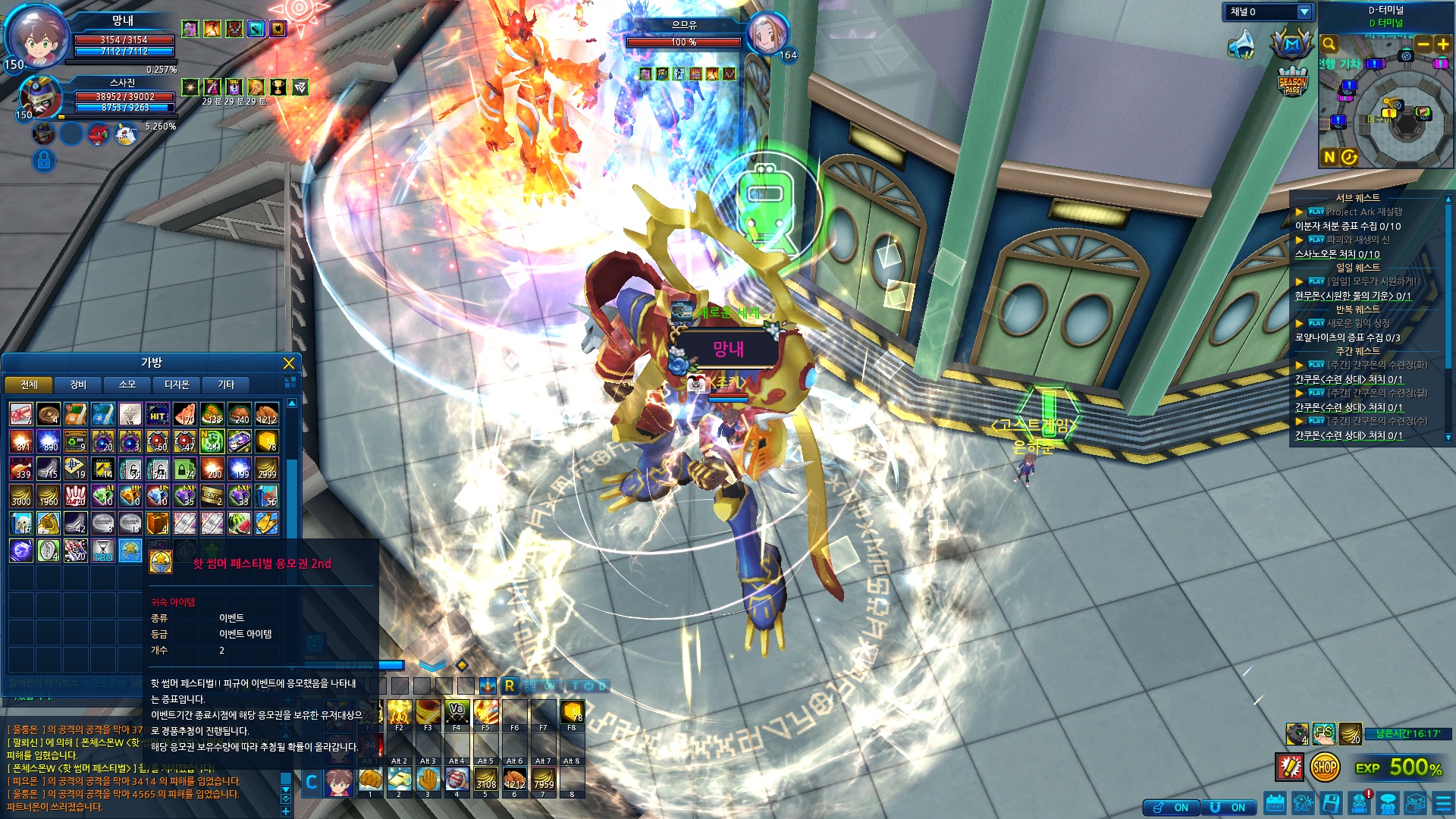This screenshot has width=1456, height=819.
Task: Select the roast chicken stack of 1212
Action: tap(266, 414)
